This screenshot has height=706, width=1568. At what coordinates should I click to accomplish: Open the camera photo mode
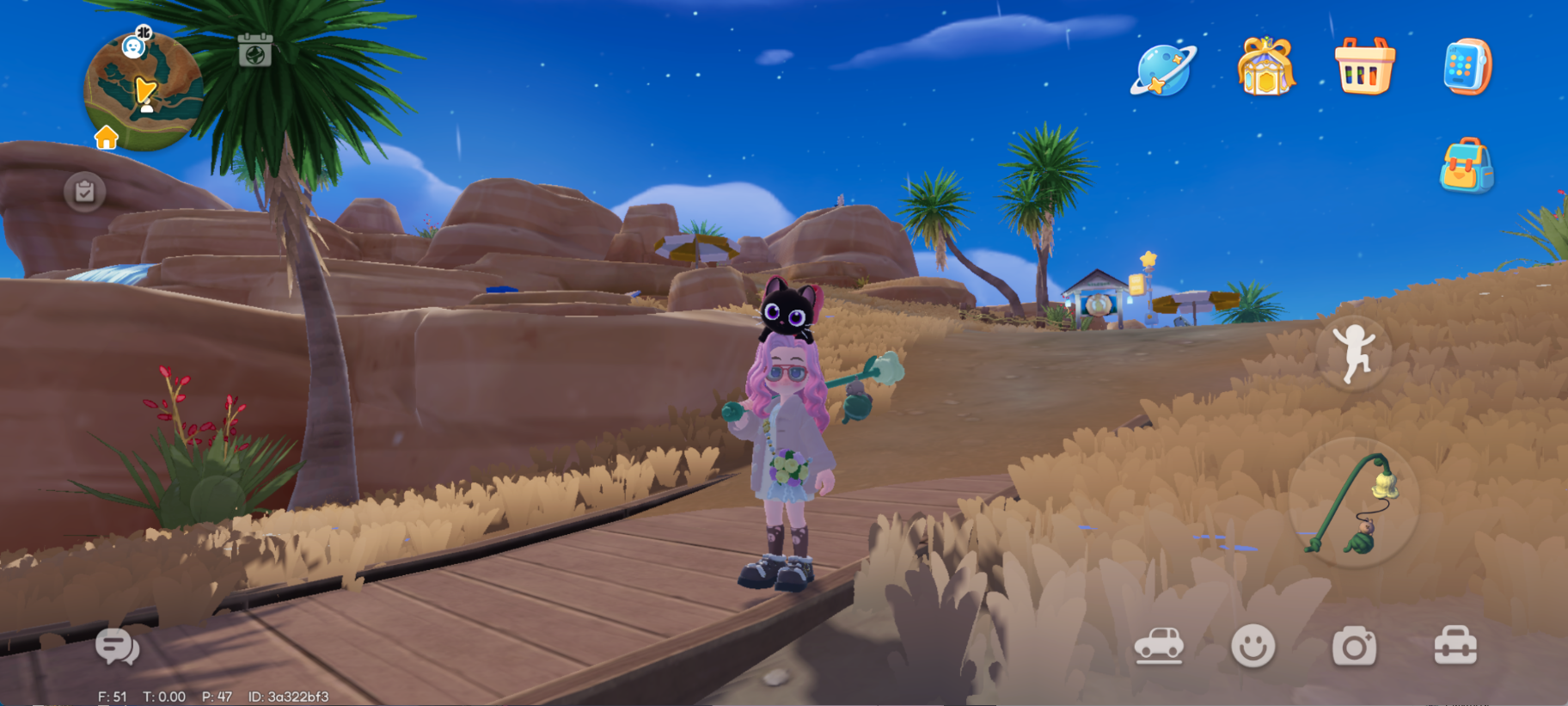click(x=1354, y=647)
